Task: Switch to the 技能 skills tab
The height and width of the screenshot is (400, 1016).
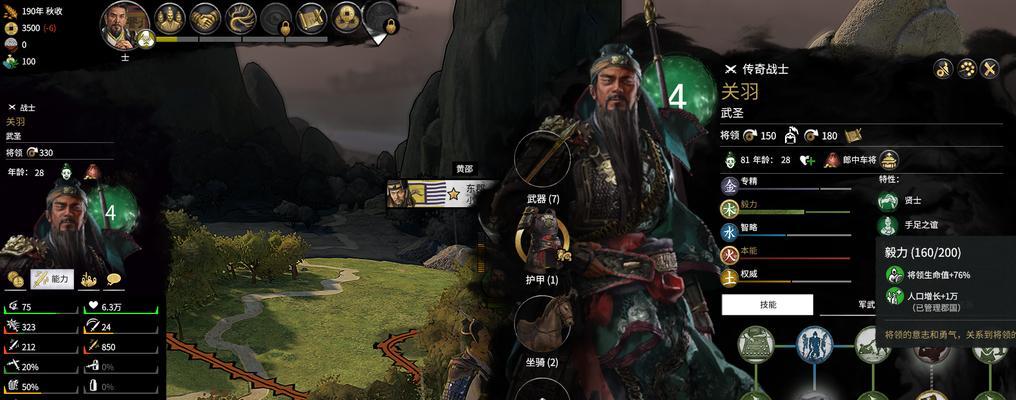Action: 767,304
